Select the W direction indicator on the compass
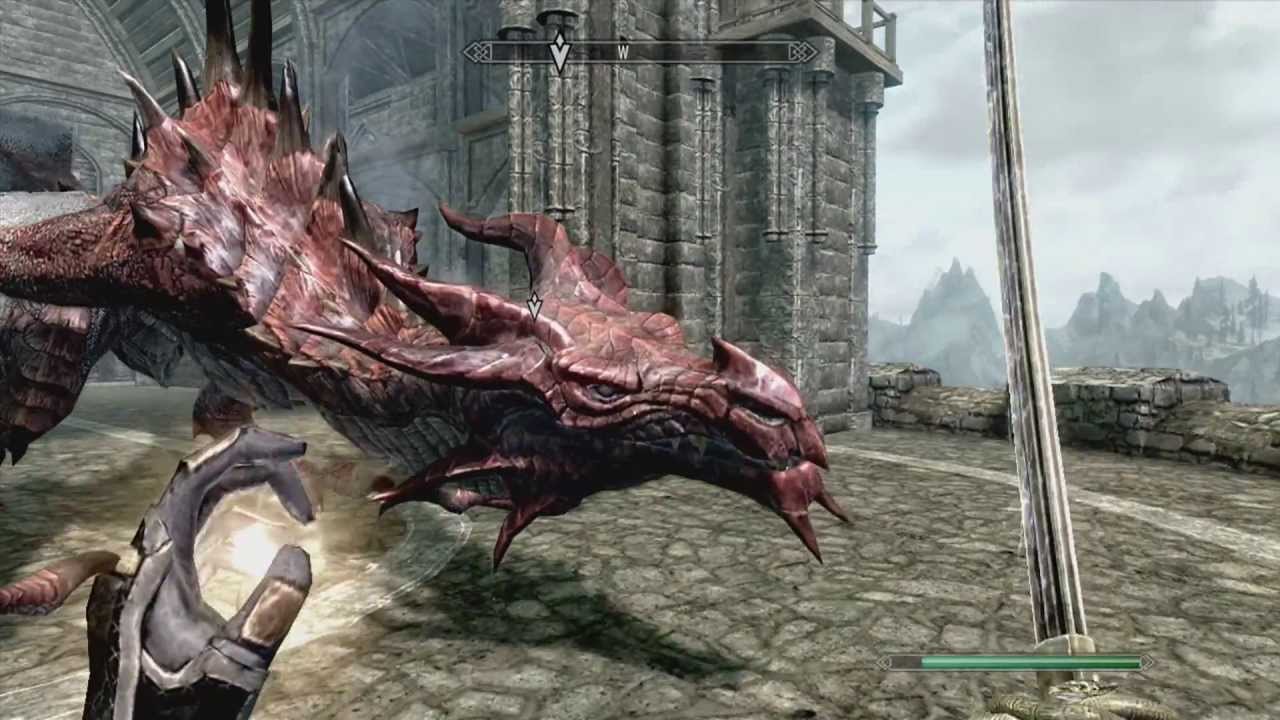The image size is (1280, 720). 624,52
